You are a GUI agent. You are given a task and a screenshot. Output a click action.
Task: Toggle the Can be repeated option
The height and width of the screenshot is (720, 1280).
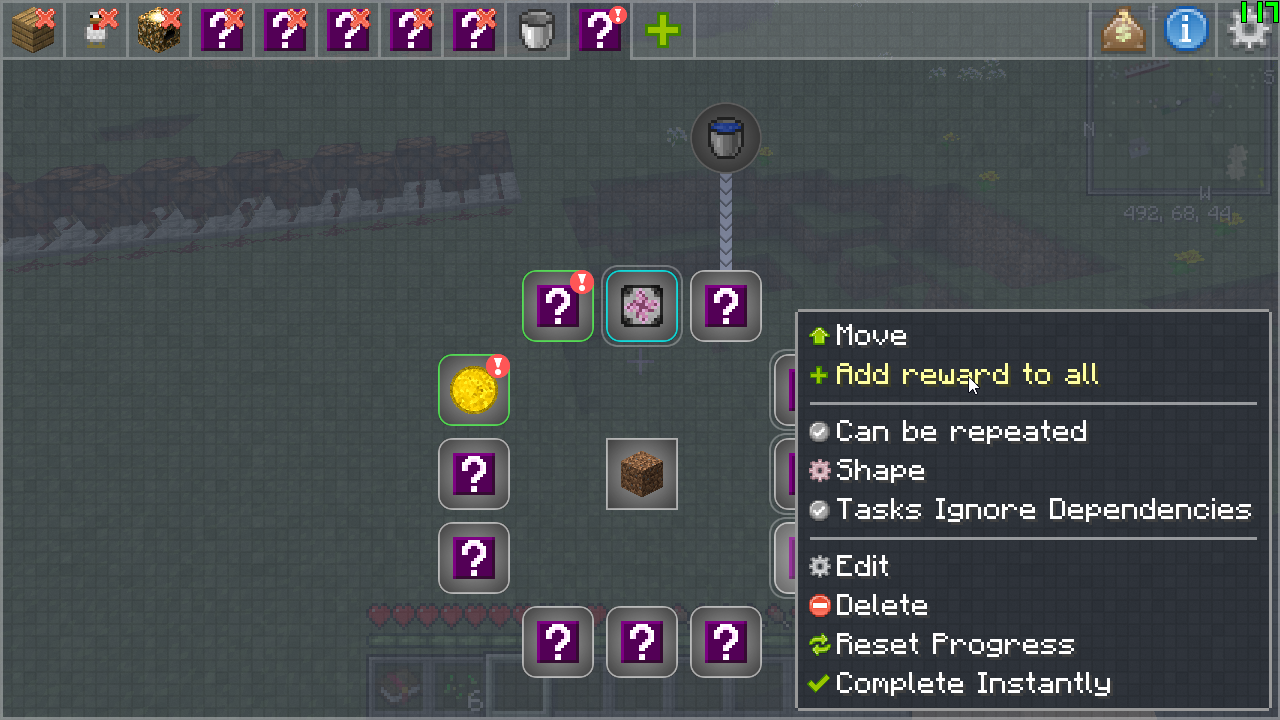[x=960, y=432]
